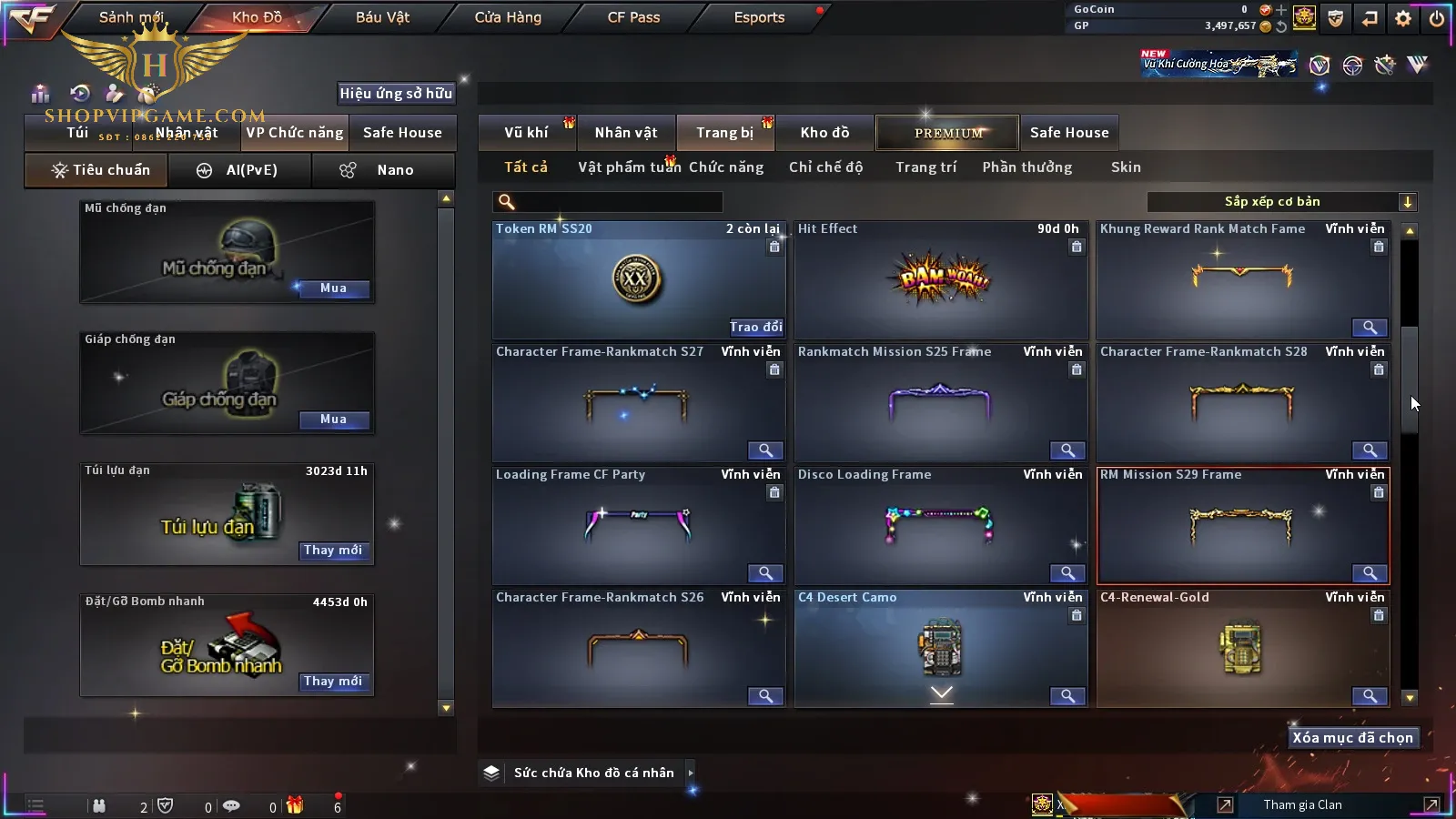Screen dimensions: 1456x819
Task: Open the Cửa Hàng shop menu
Action: pyautogui.click(x=508, y=17)
